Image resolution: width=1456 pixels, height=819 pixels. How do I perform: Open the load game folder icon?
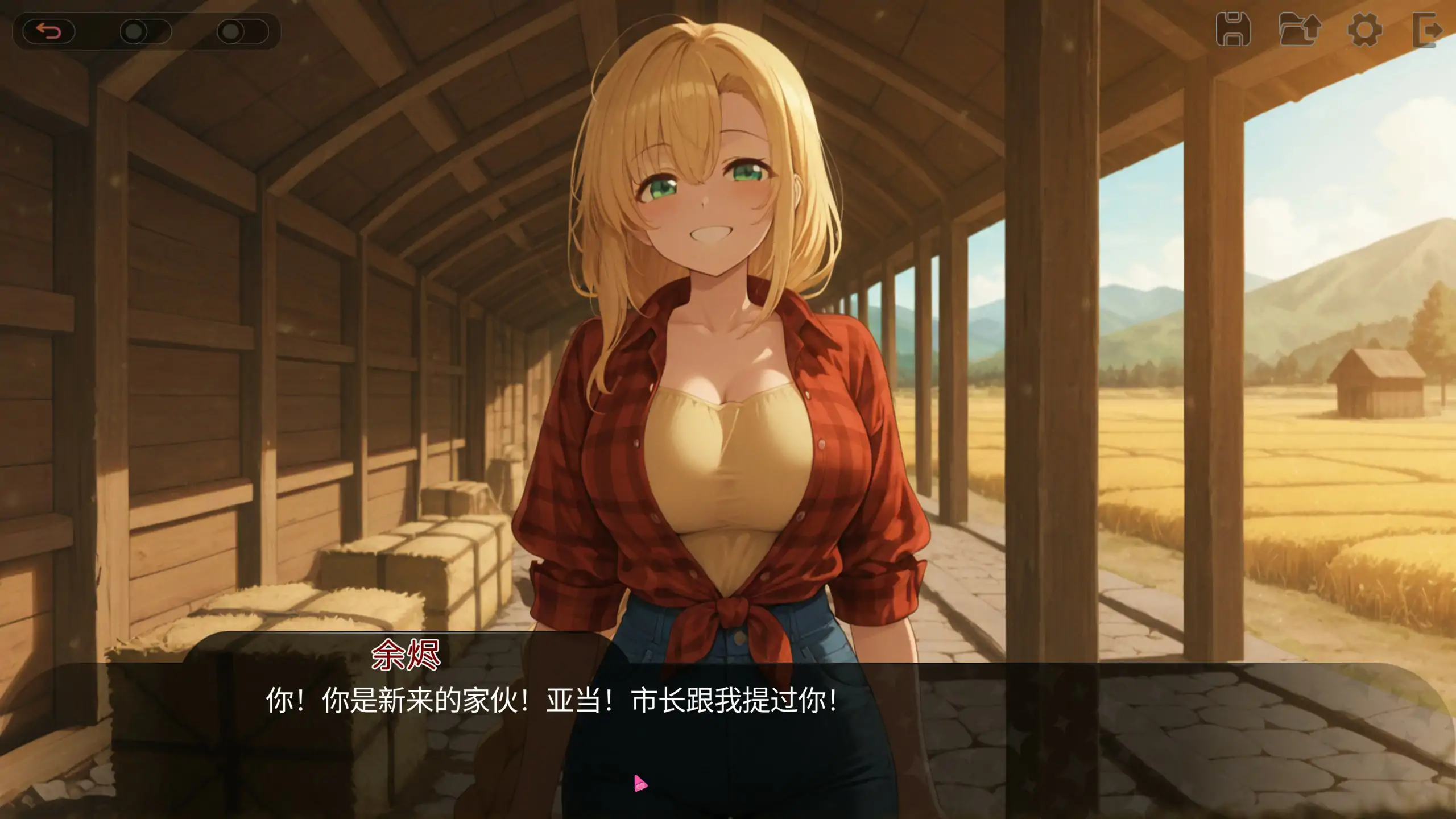click(x=1300, y=30)
